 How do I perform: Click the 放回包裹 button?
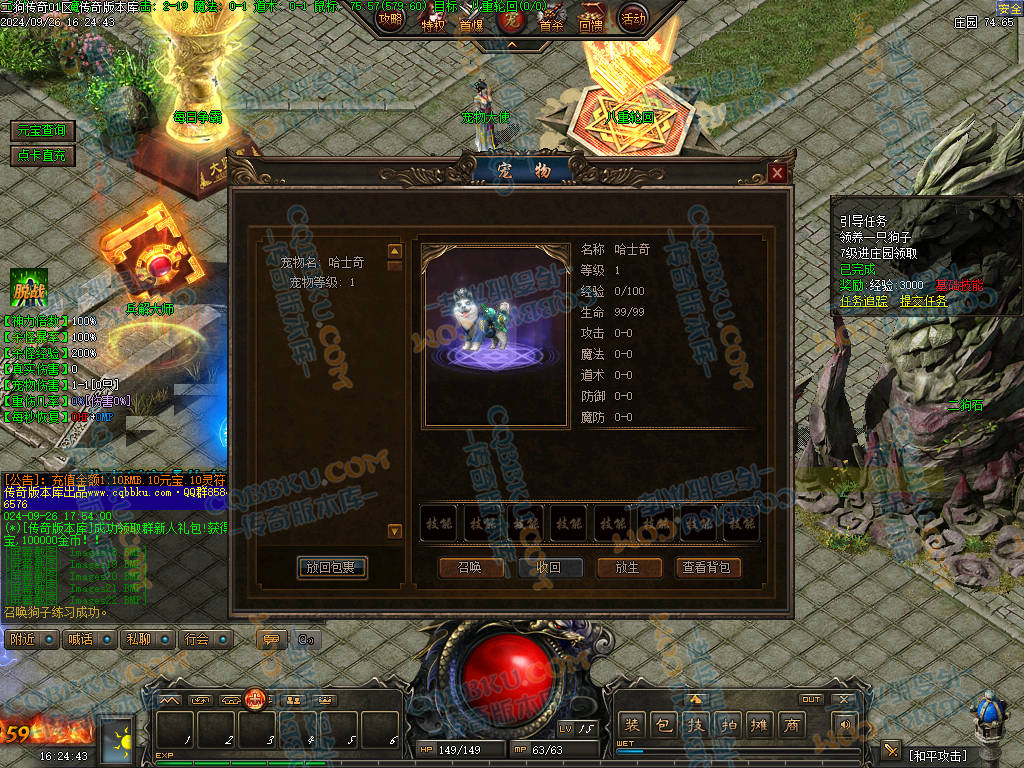click(332, 567)
